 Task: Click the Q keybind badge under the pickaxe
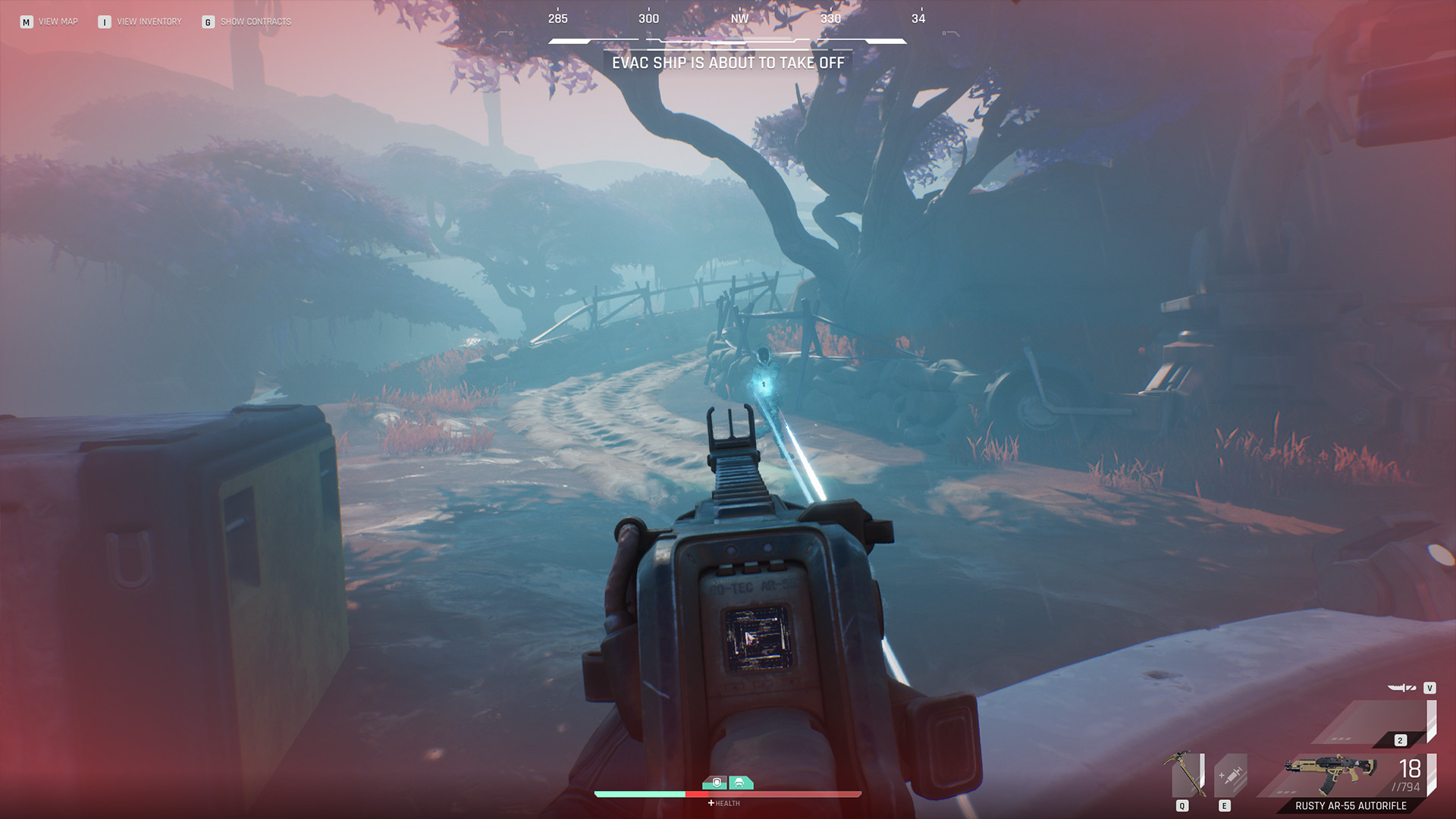click(x=1181, y=806)
